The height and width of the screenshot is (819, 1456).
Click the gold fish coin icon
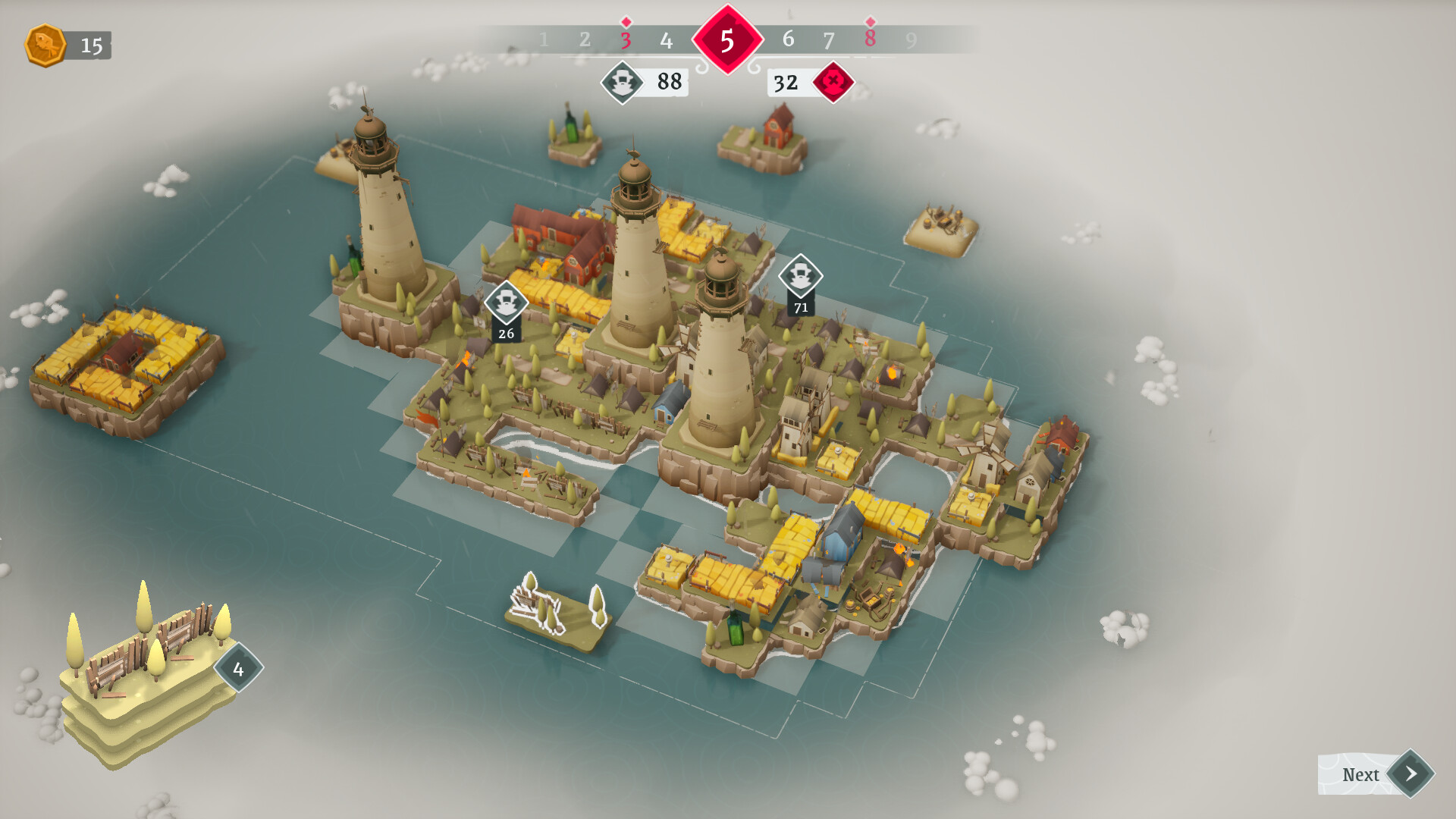click(x=45, y=45)
